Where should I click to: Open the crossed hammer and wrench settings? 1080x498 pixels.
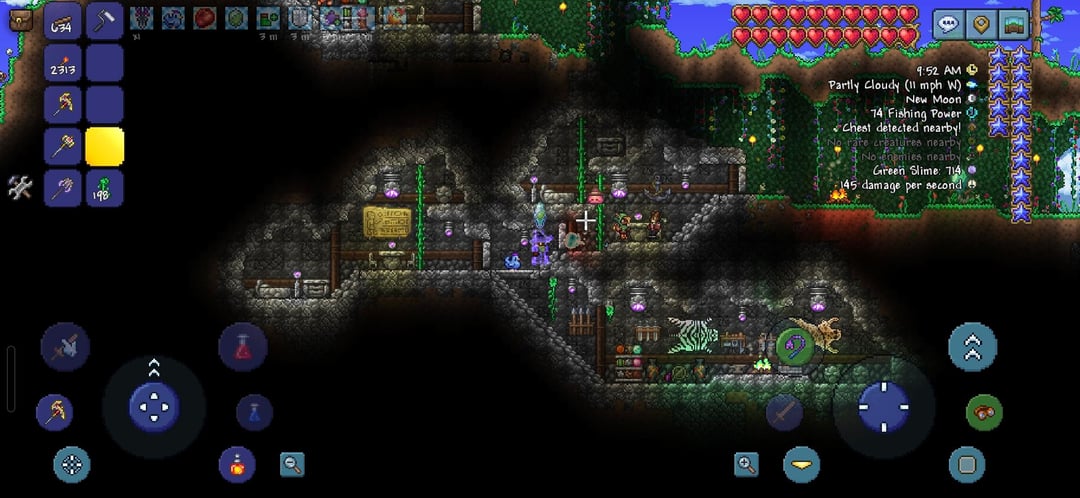[18, 187]
